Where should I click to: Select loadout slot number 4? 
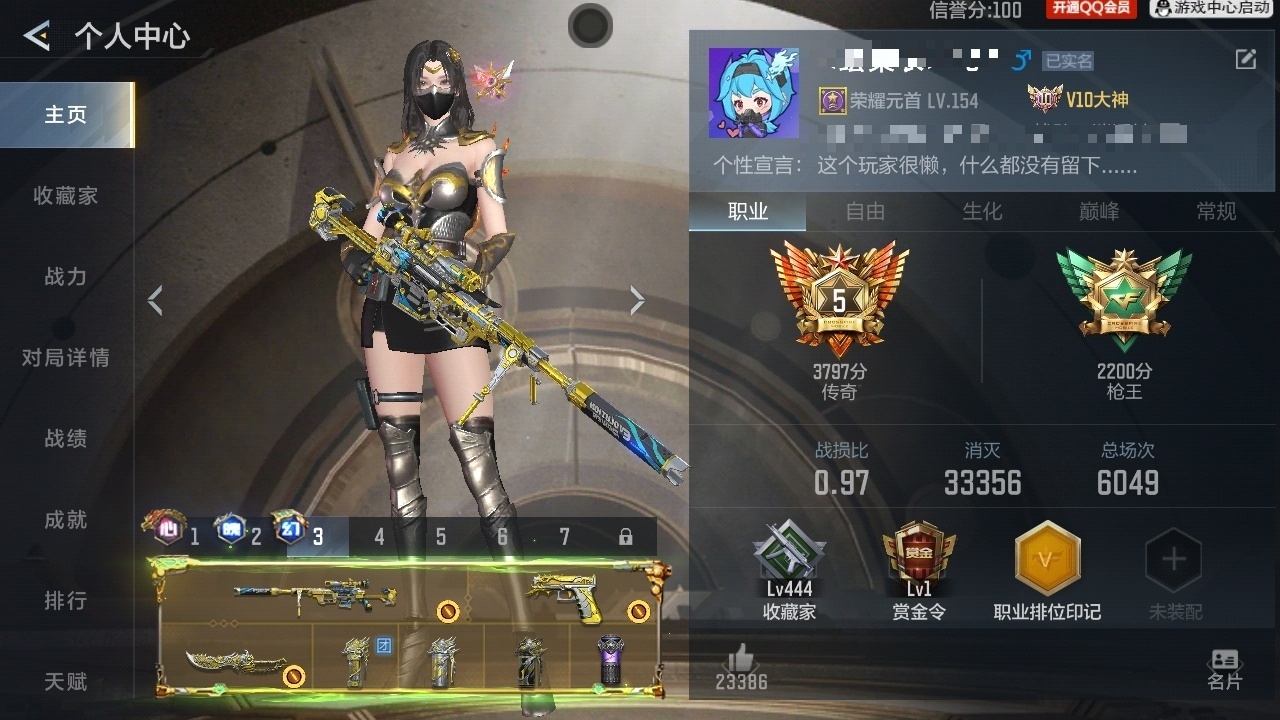pyautogui.click(x=379, y=537)
